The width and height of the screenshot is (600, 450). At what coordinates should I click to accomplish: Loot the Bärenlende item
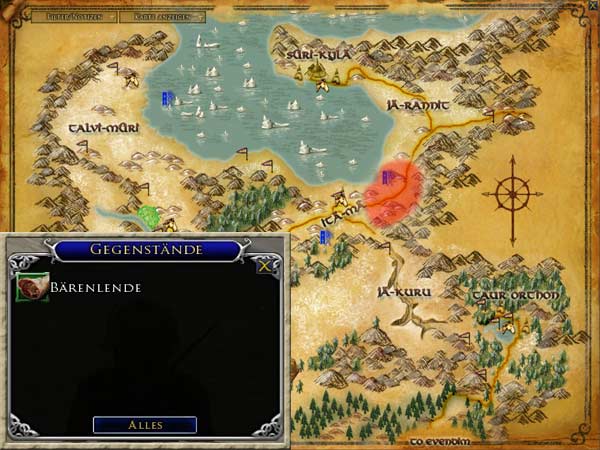[31, 288]
